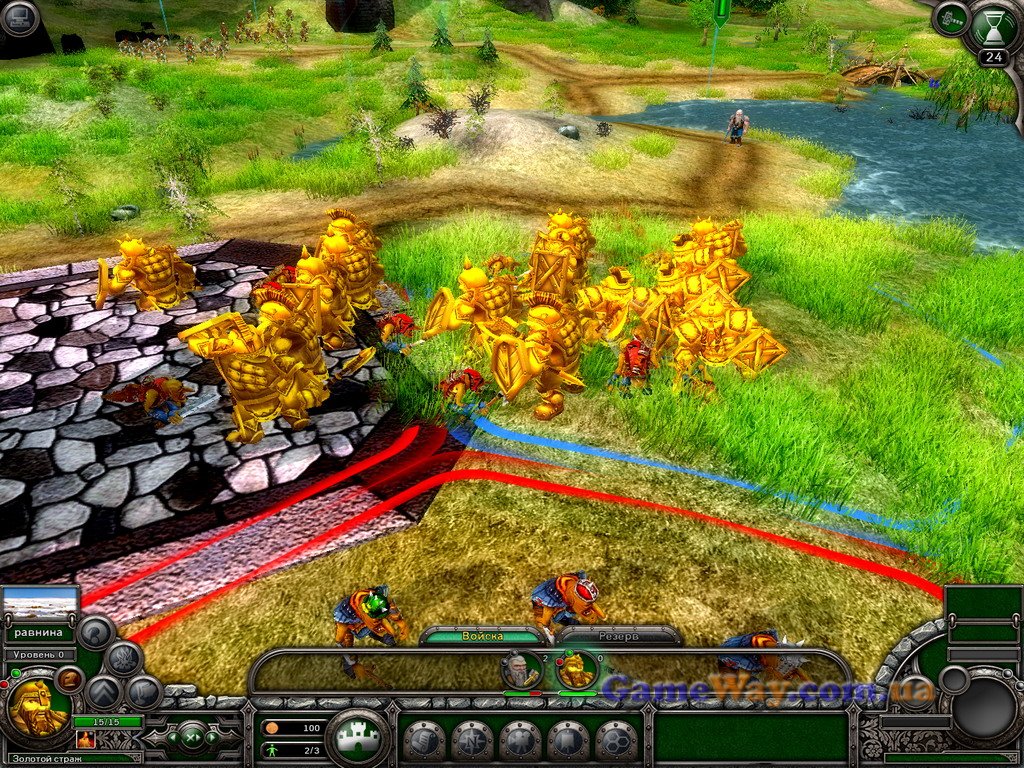The height and width of the screenshot is (768, 1024).
Task: Click the large golden guard portrait
Action: click(37, 706)
